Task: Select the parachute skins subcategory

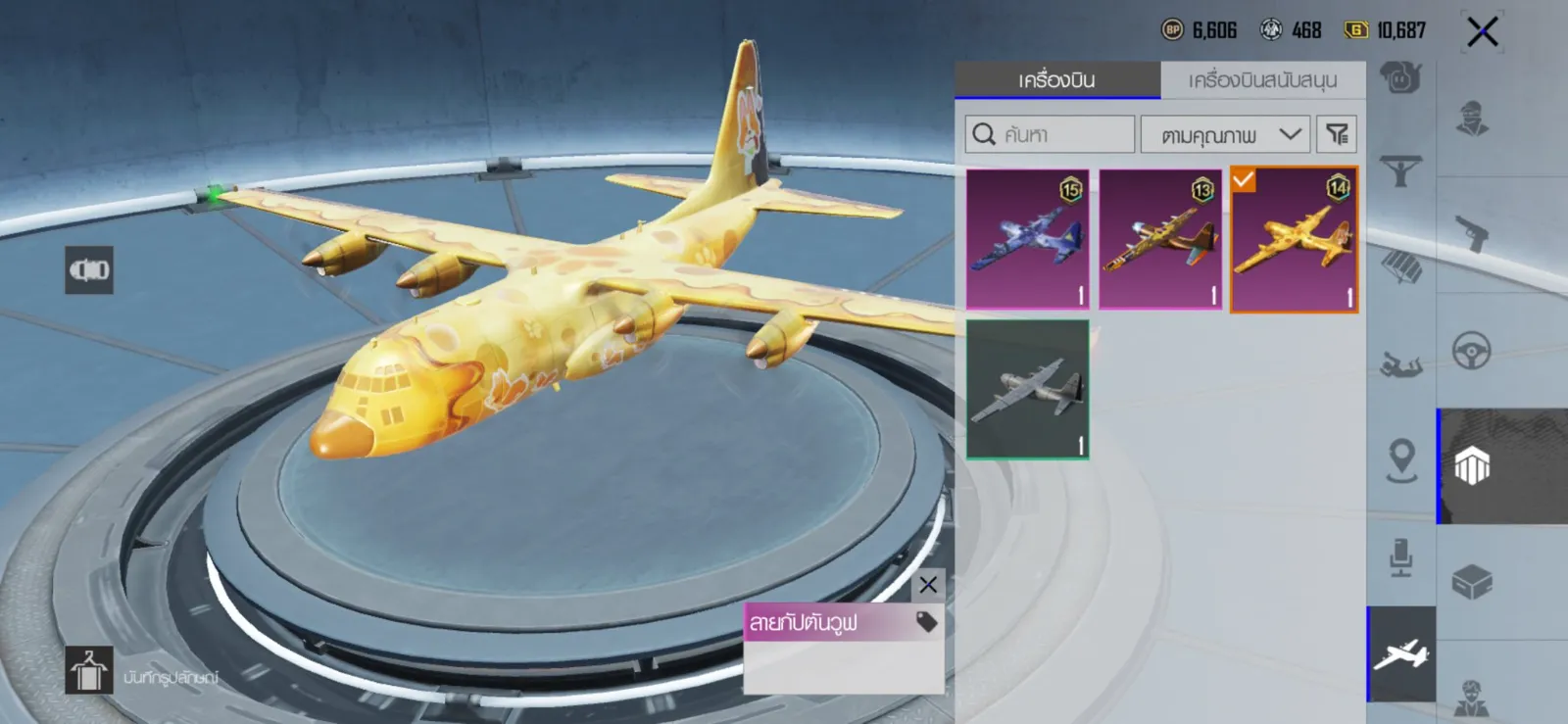Action: 1400,265
